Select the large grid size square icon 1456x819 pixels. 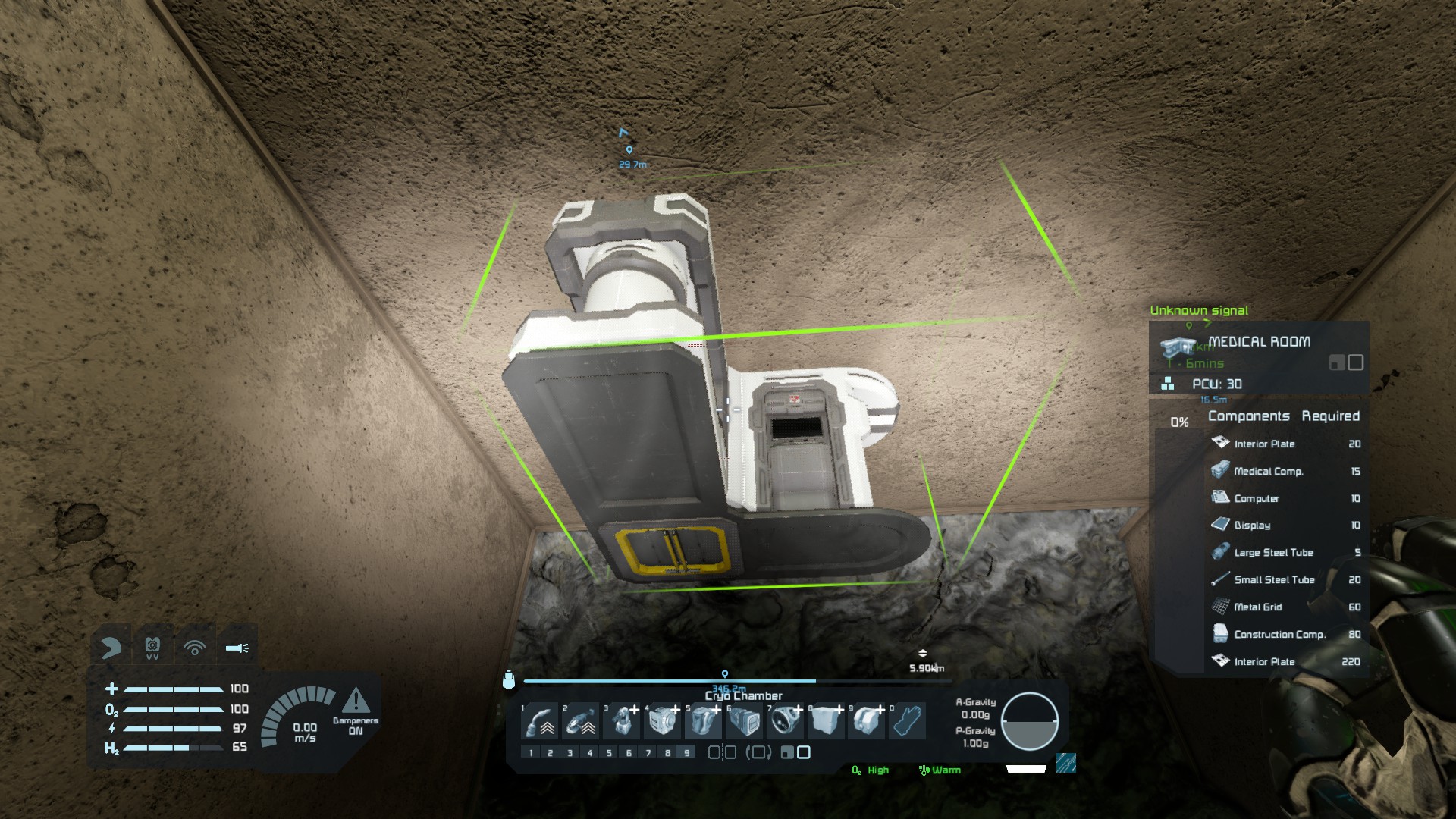coord(805,752)
